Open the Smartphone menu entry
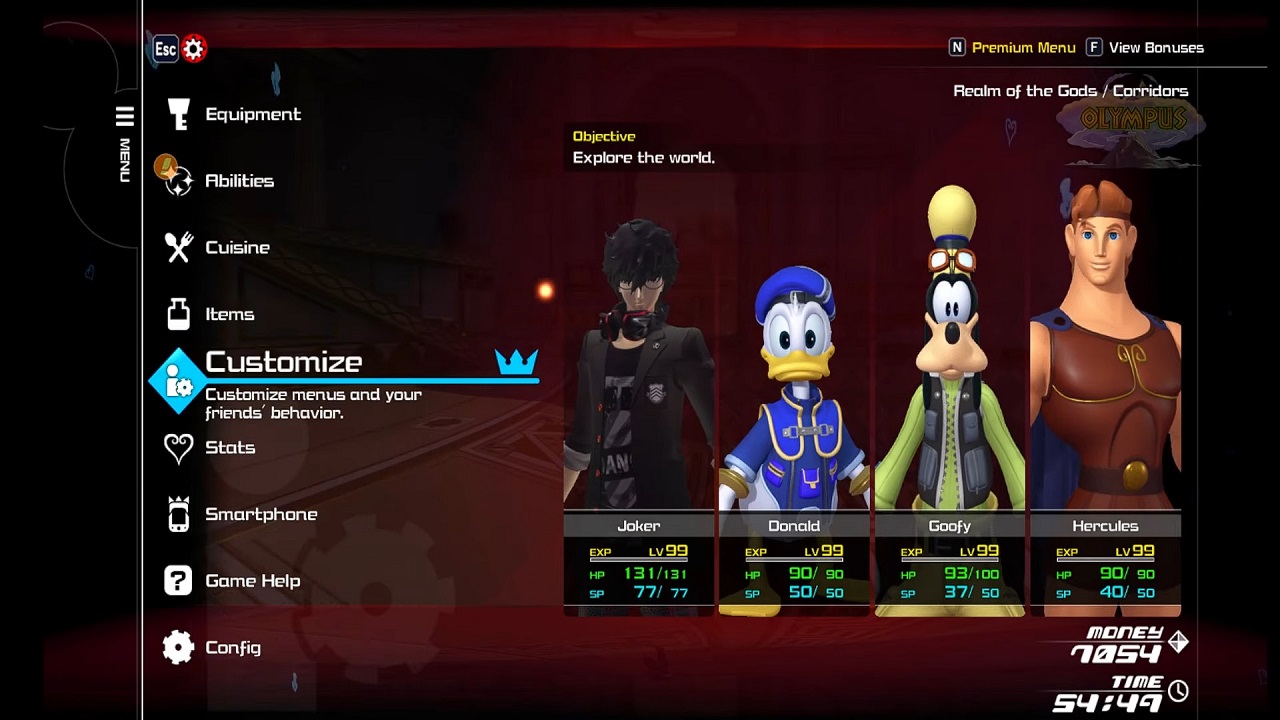This screenshot has width=1280, height=720. click(260, 514)
